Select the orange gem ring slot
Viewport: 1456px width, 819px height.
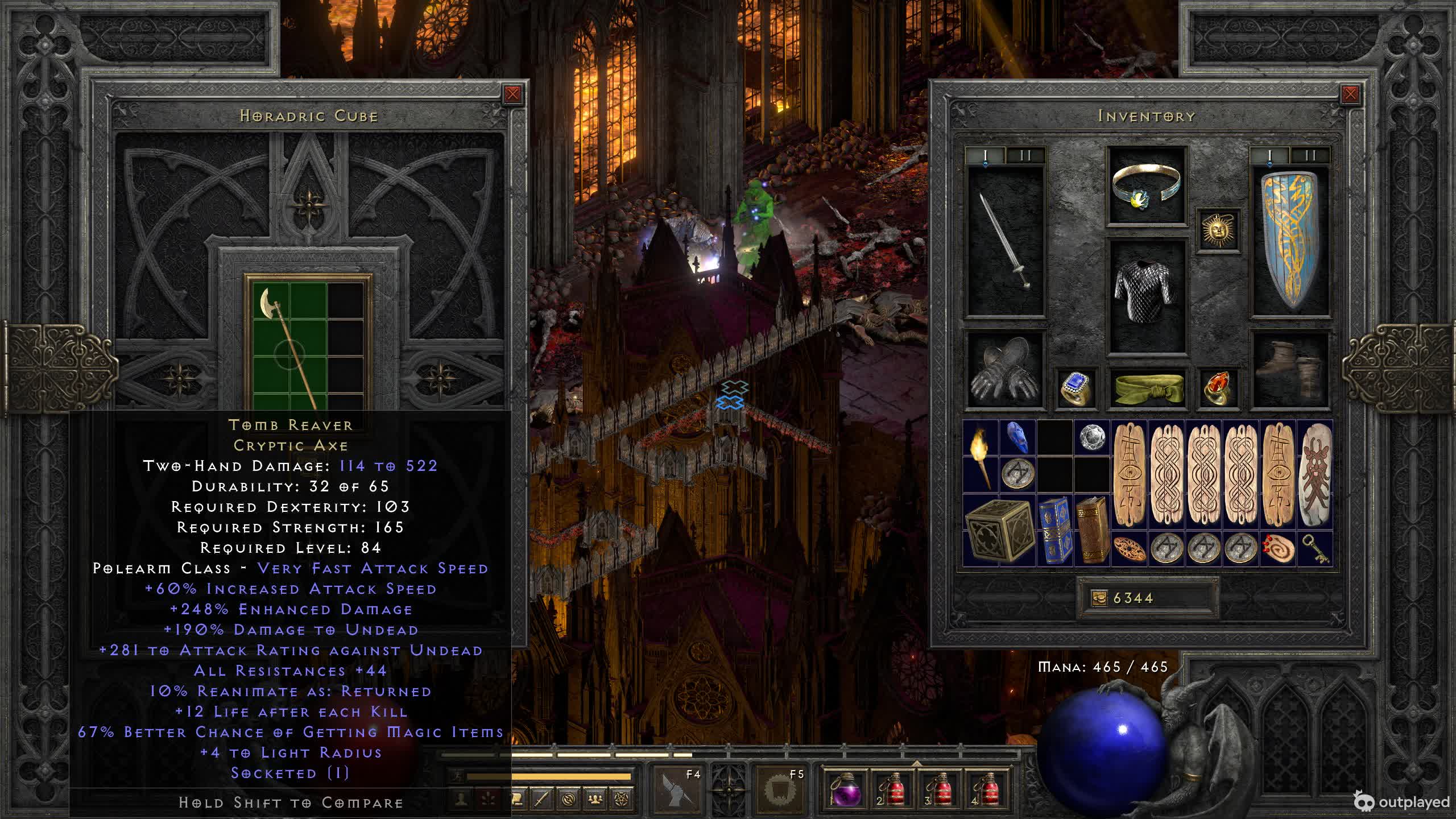(1218, 387)
